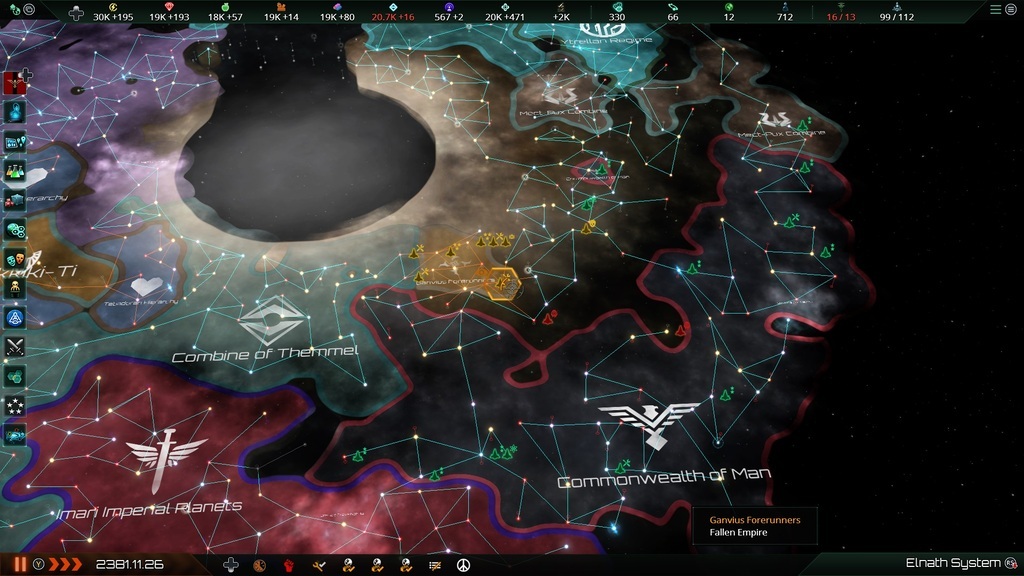The width and height of the screenshot is (1024, 576).
Task: Open the research flasks menu
Action: 15,171
